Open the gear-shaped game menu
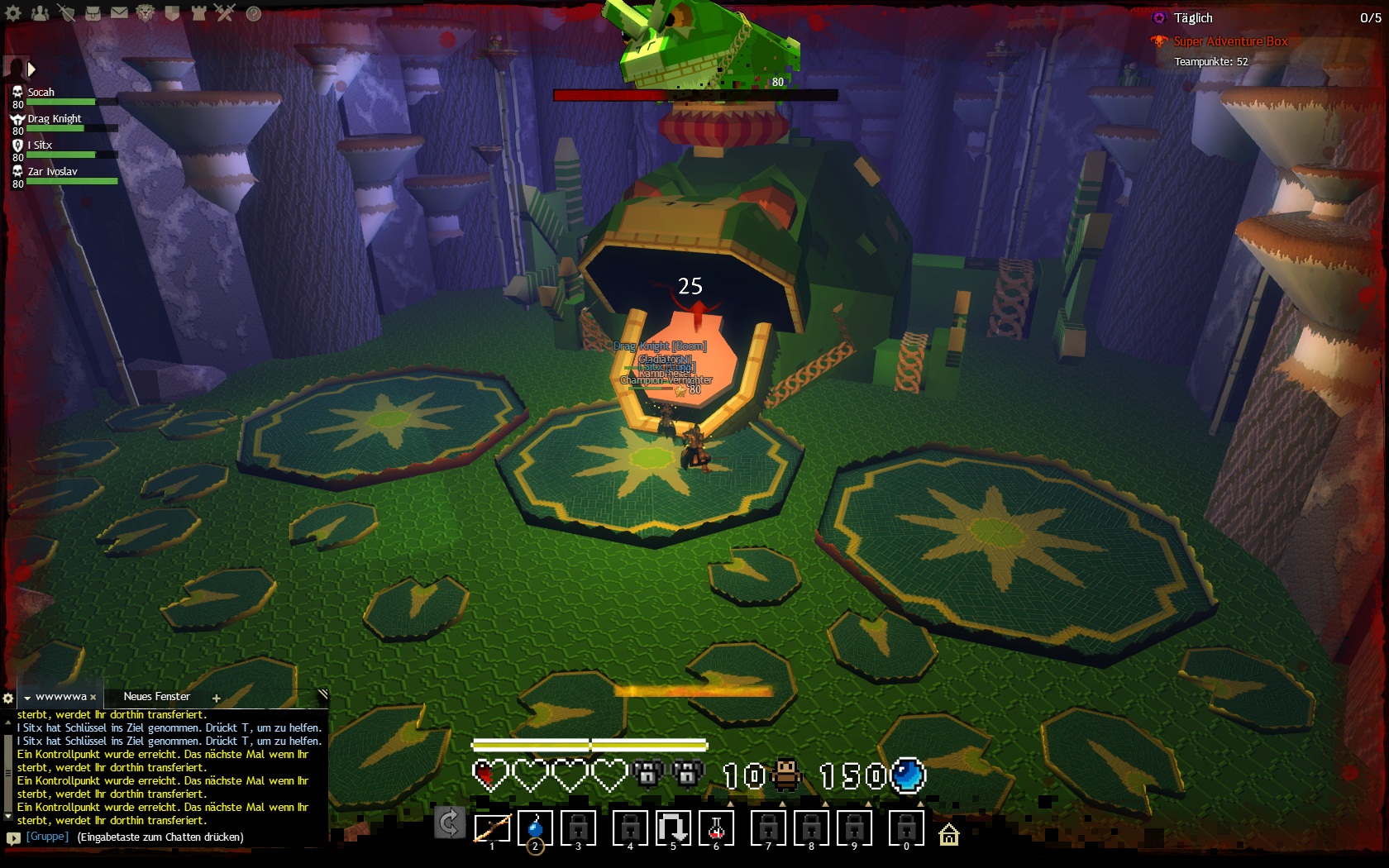The image size is (1389, 868). tap(13, 13)
